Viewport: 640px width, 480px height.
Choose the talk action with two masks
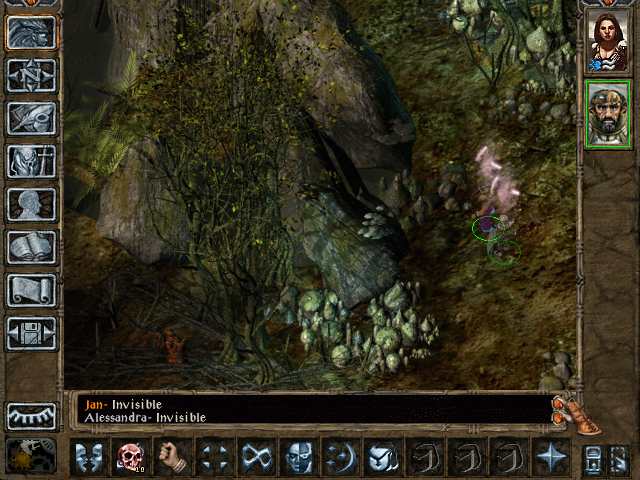[x=90, y=457]
